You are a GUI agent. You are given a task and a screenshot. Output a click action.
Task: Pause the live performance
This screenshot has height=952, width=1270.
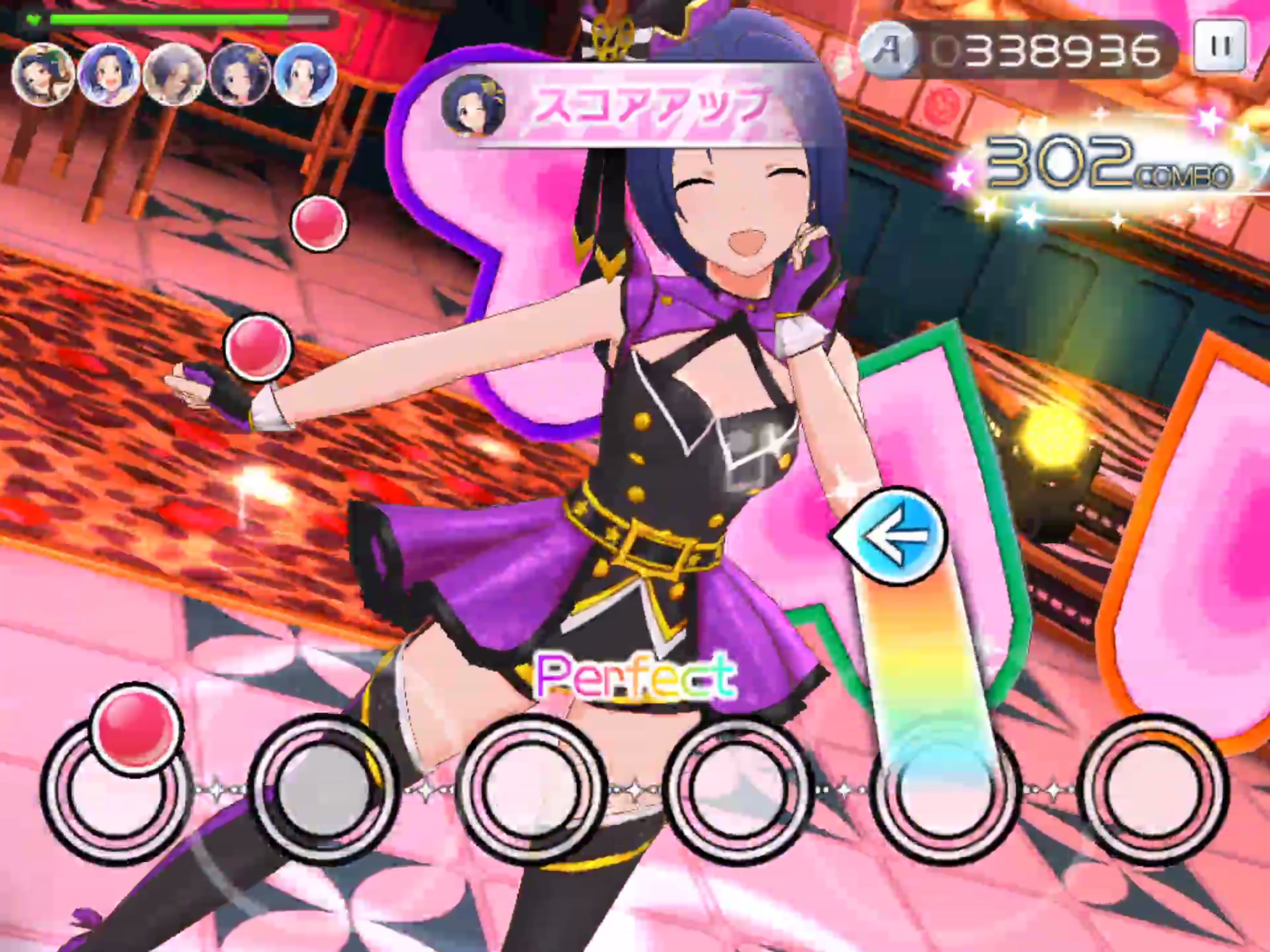(x=1219, y=46)
